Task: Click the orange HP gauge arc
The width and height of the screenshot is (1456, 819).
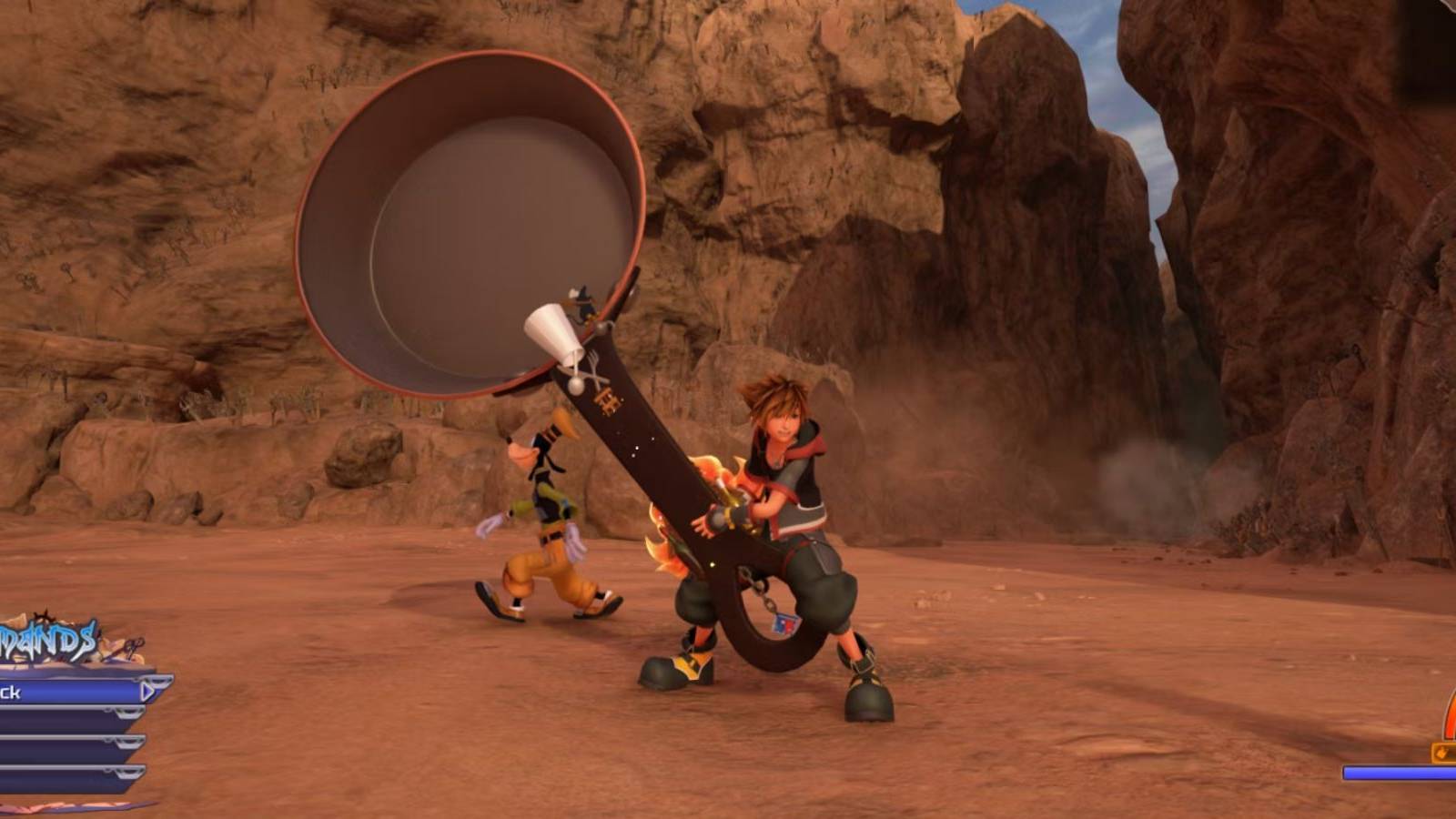Action: point(1451,714)
